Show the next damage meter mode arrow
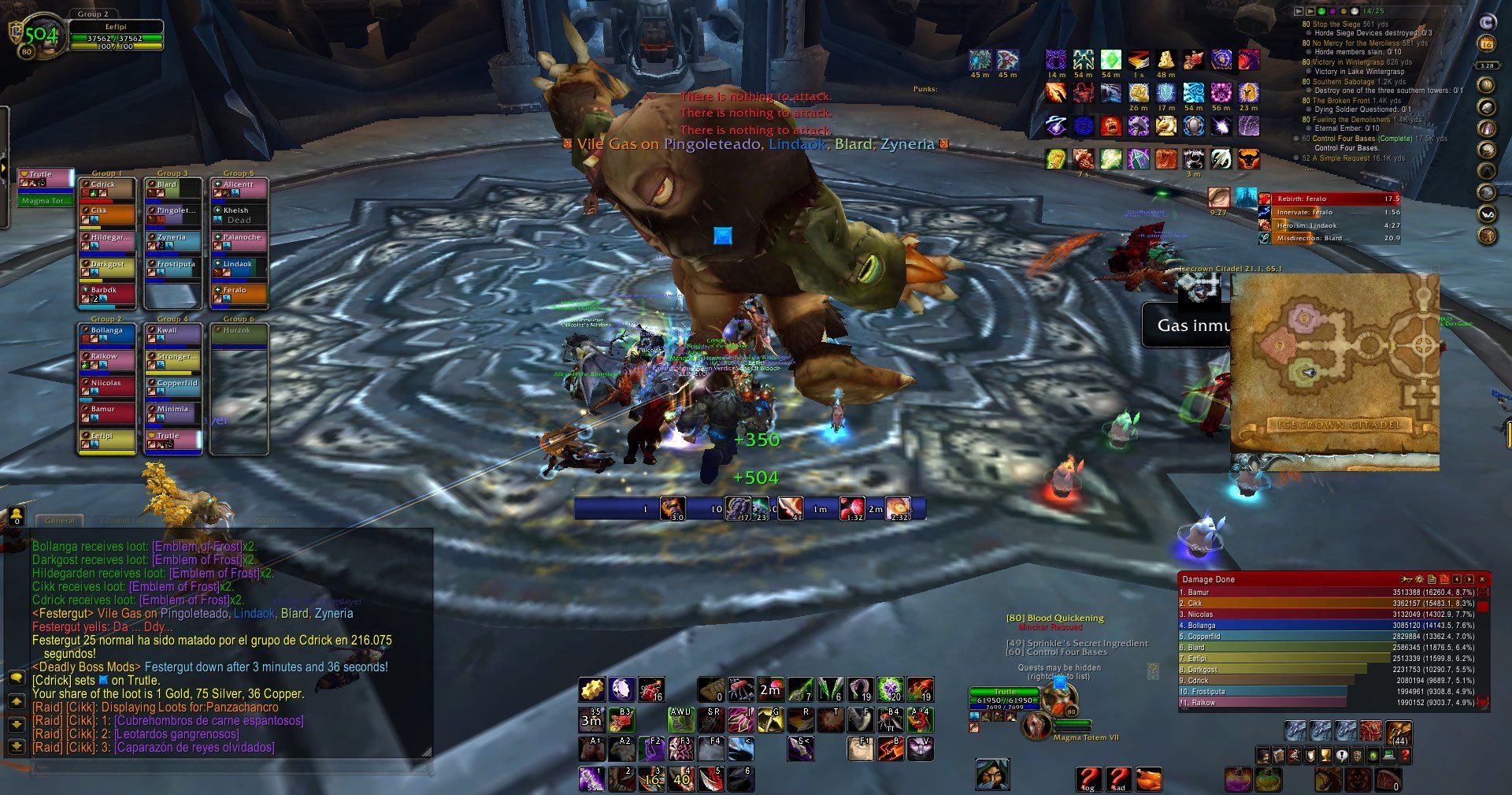 1469,579
